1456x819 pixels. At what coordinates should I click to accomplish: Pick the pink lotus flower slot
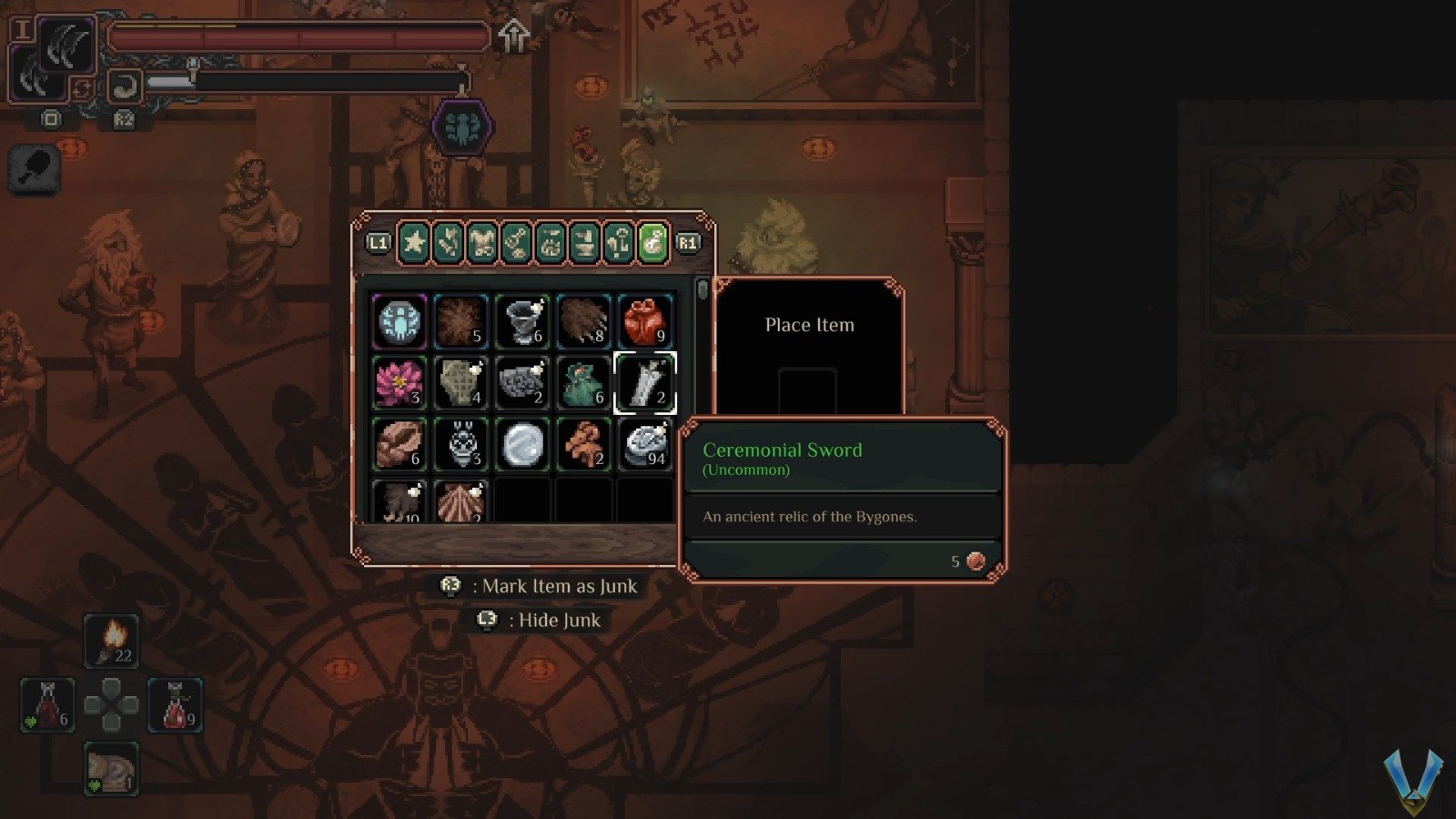point(399,383)
